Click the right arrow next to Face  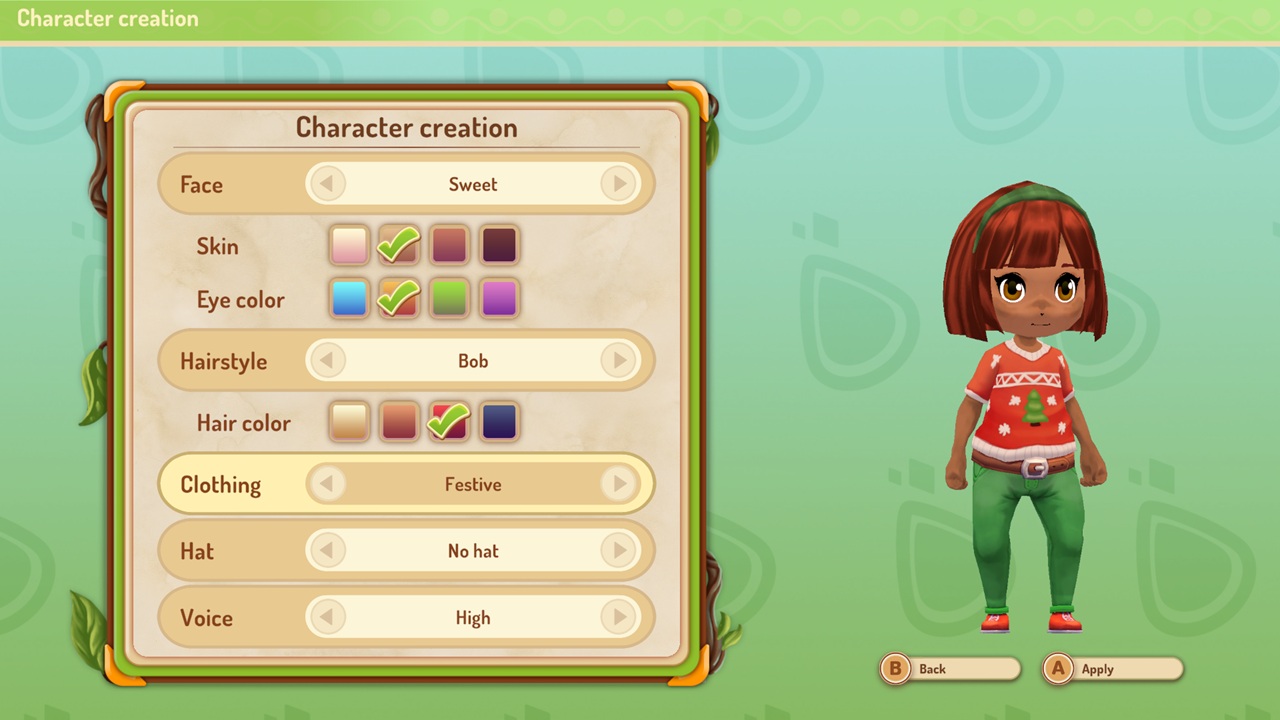619,184
